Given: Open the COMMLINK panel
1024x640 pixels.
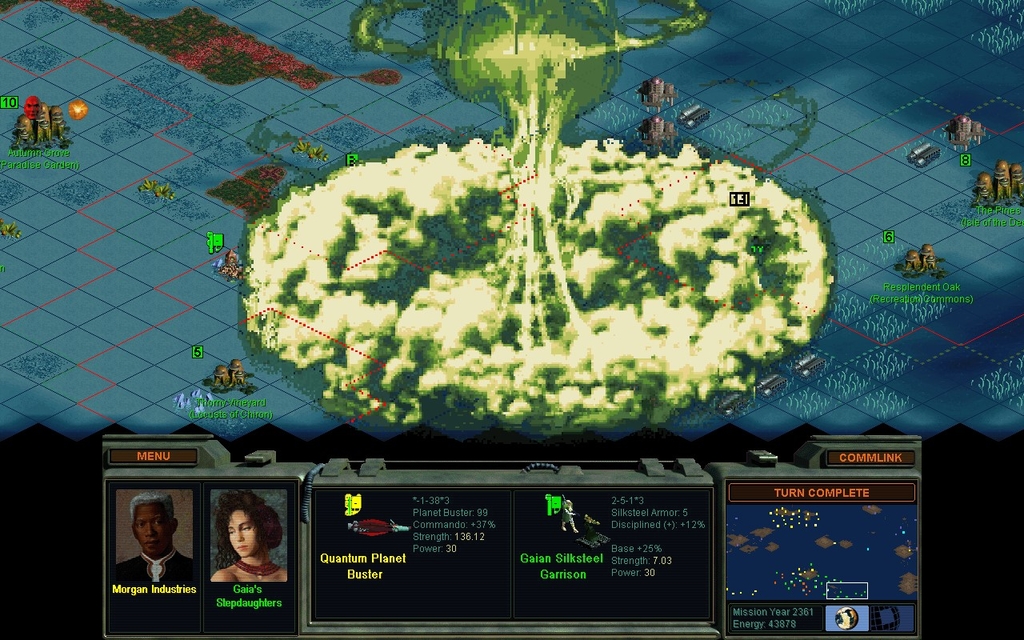Looking at the screenshot, I should click(869, 458).
